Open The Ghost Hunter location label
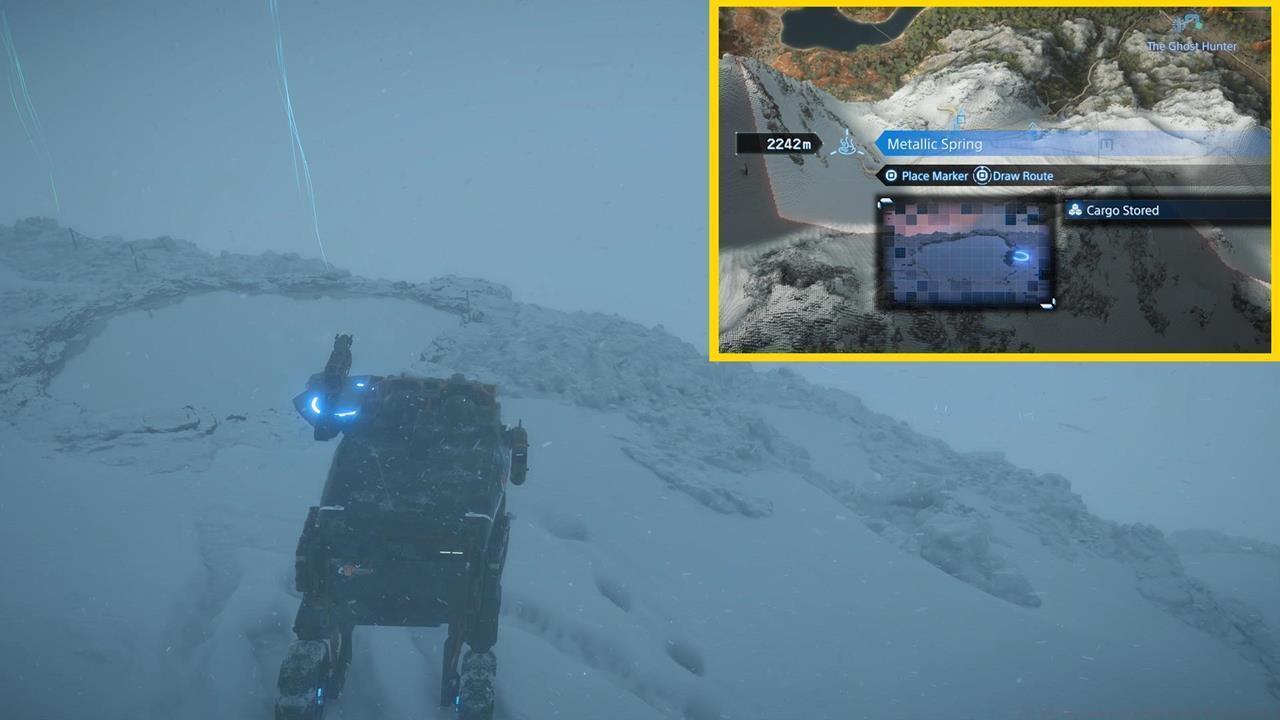Viewport: 1280px width, 720px height. pos(1190,46)
